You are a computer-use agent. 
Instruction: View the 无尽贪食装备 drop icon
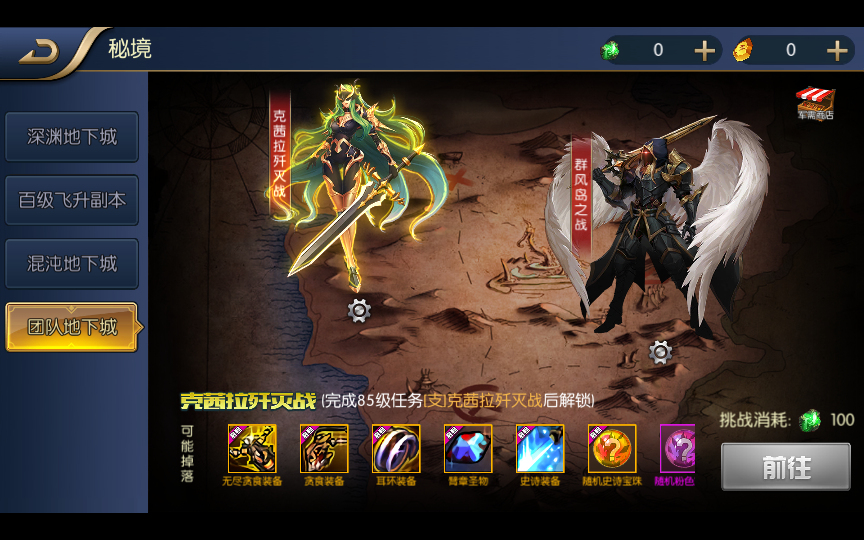point(252,449)
